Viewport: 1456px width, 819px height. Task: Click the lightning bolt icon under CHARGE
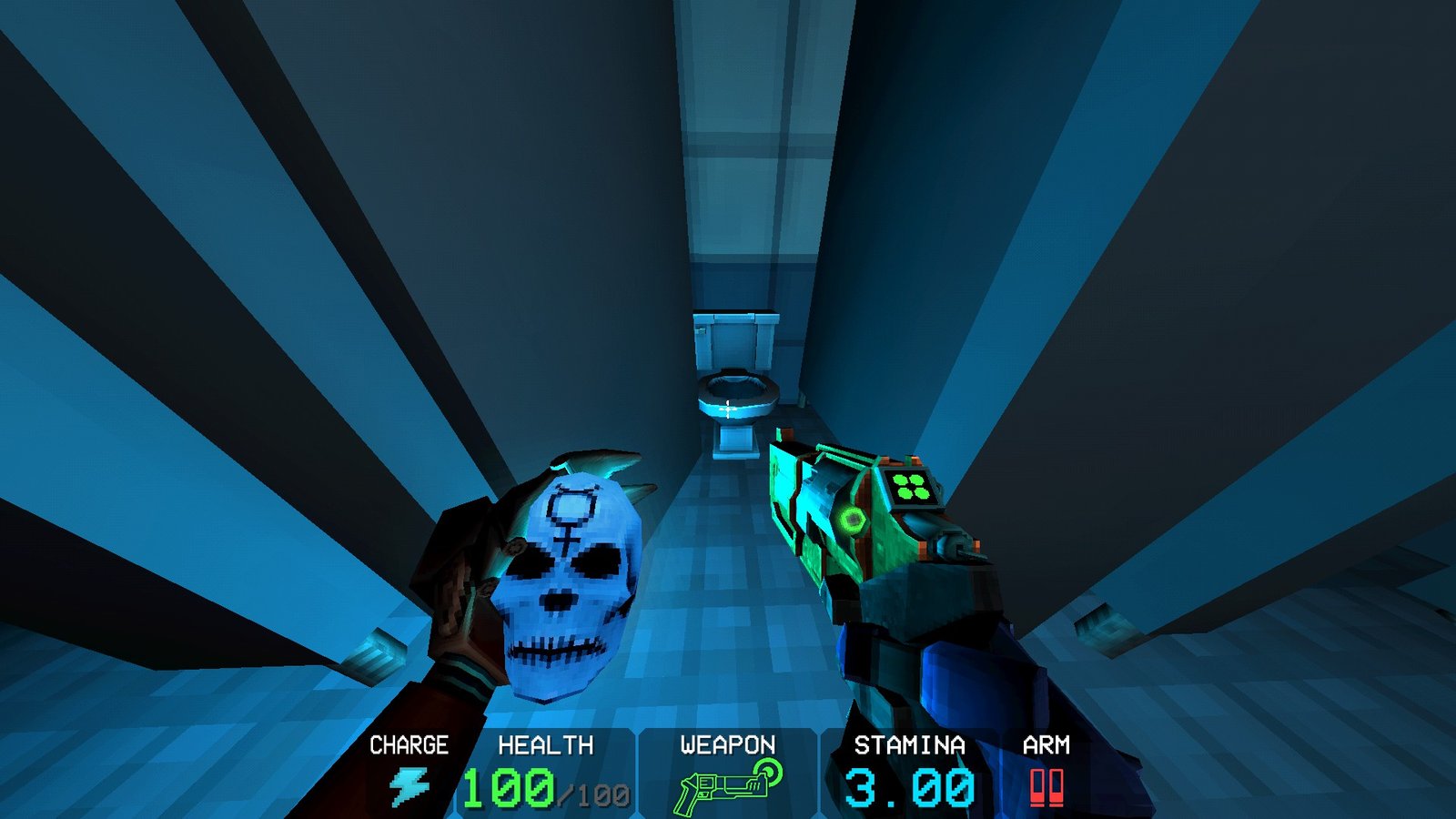(409, 781)
